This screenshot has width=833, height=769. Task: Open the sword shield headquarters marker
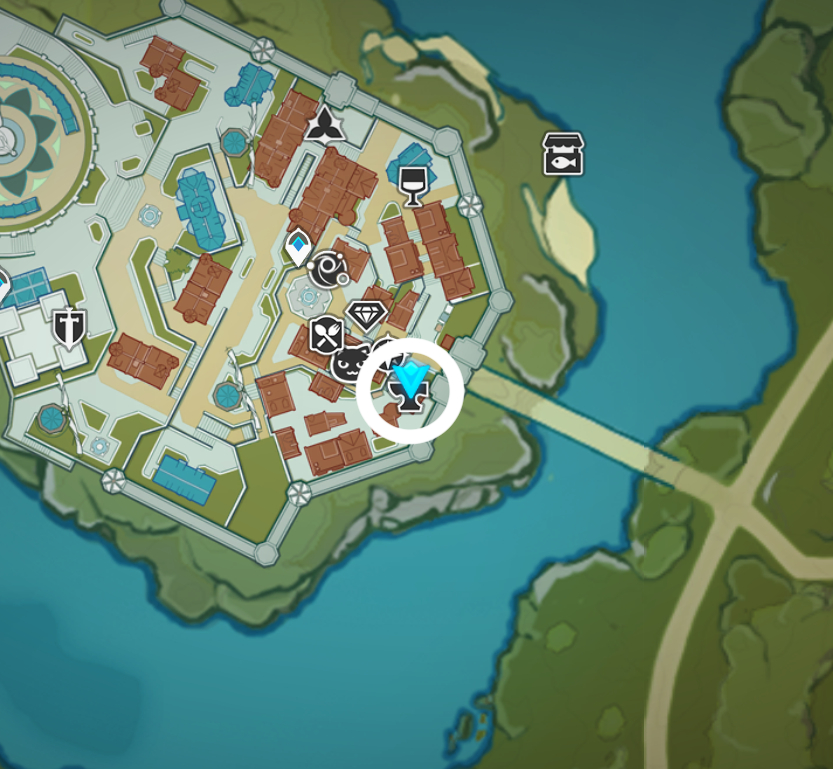coord(69,327)
